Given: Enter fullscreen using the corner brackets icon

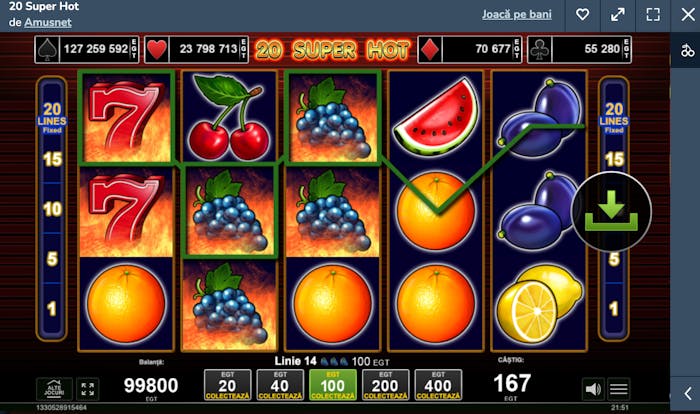Looking at the screenshot, I should coord(653,15).
